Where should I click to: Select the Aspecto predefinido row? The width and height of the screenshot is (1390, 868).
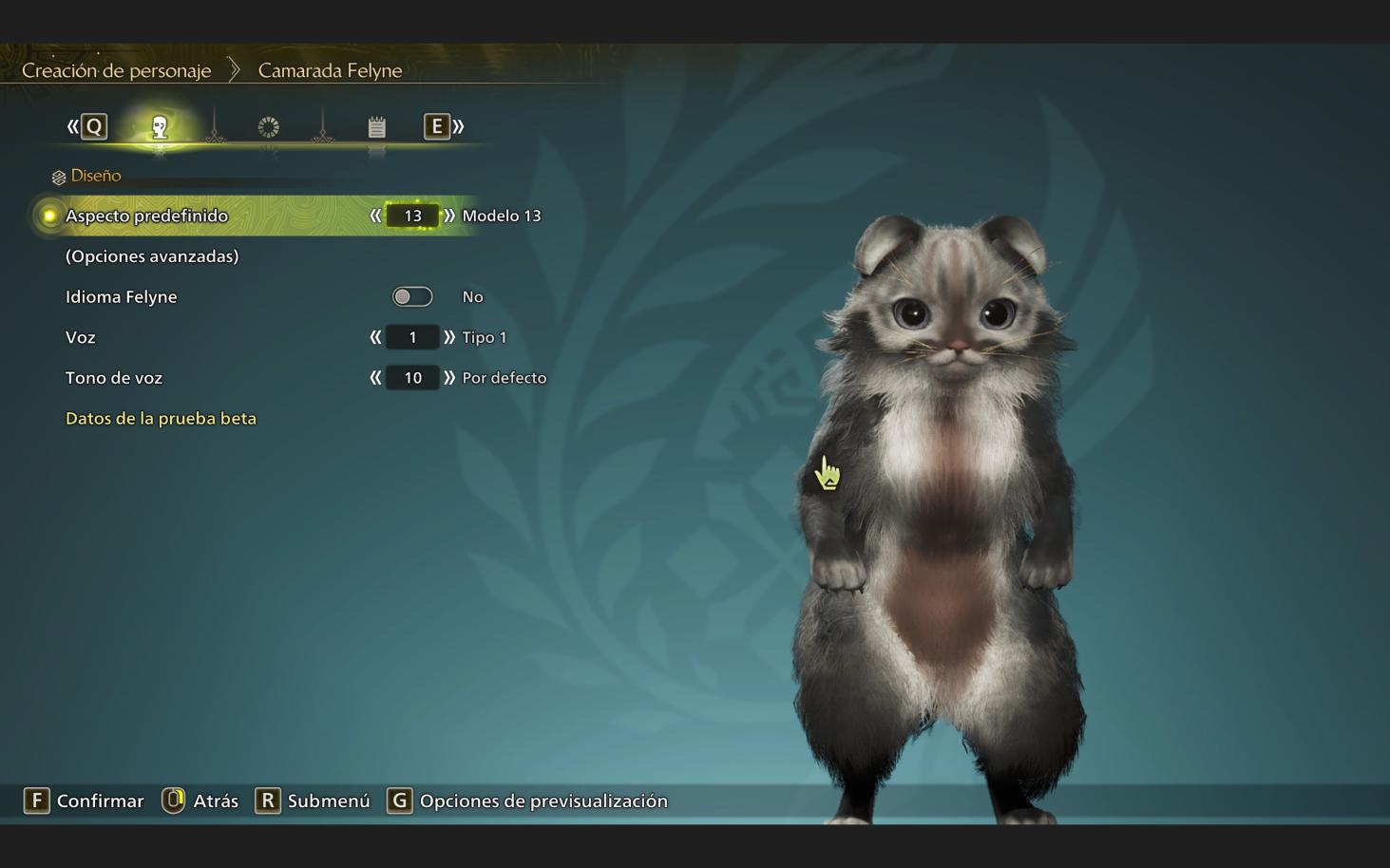pos(146,216)
